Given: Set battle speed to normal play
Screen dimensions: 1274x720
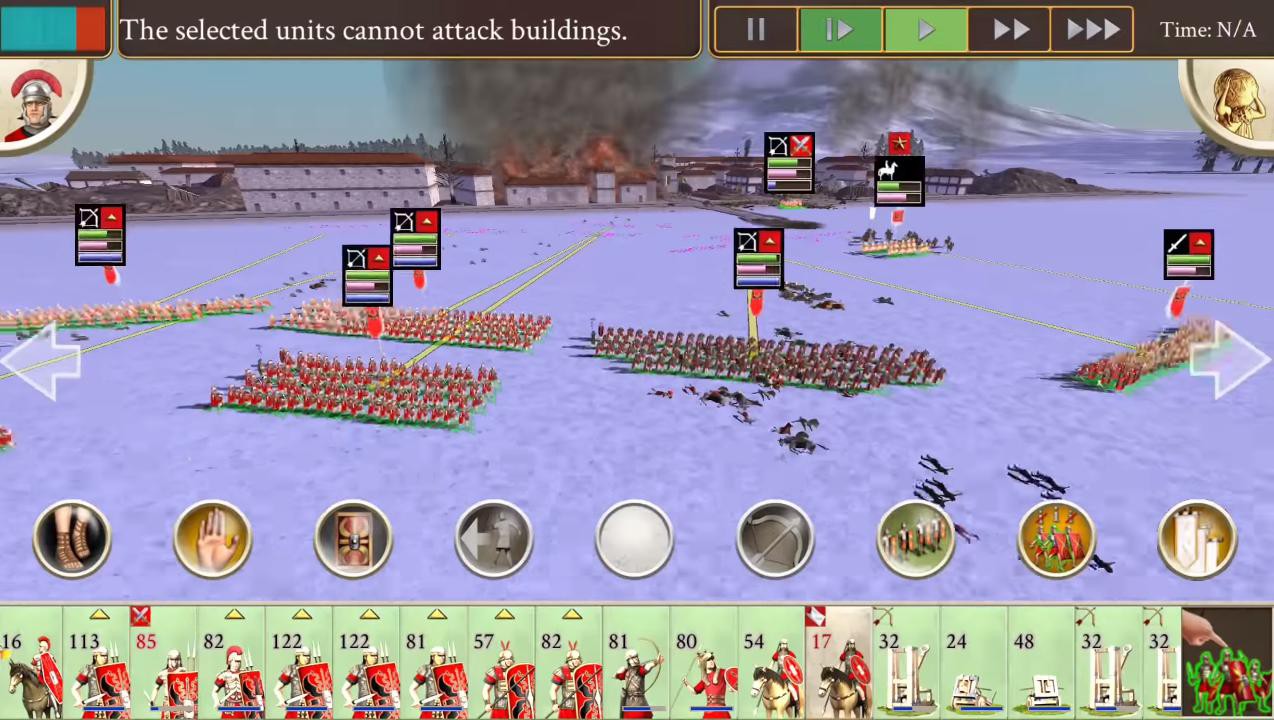Looking at the screenshot, I should point(926,30).
